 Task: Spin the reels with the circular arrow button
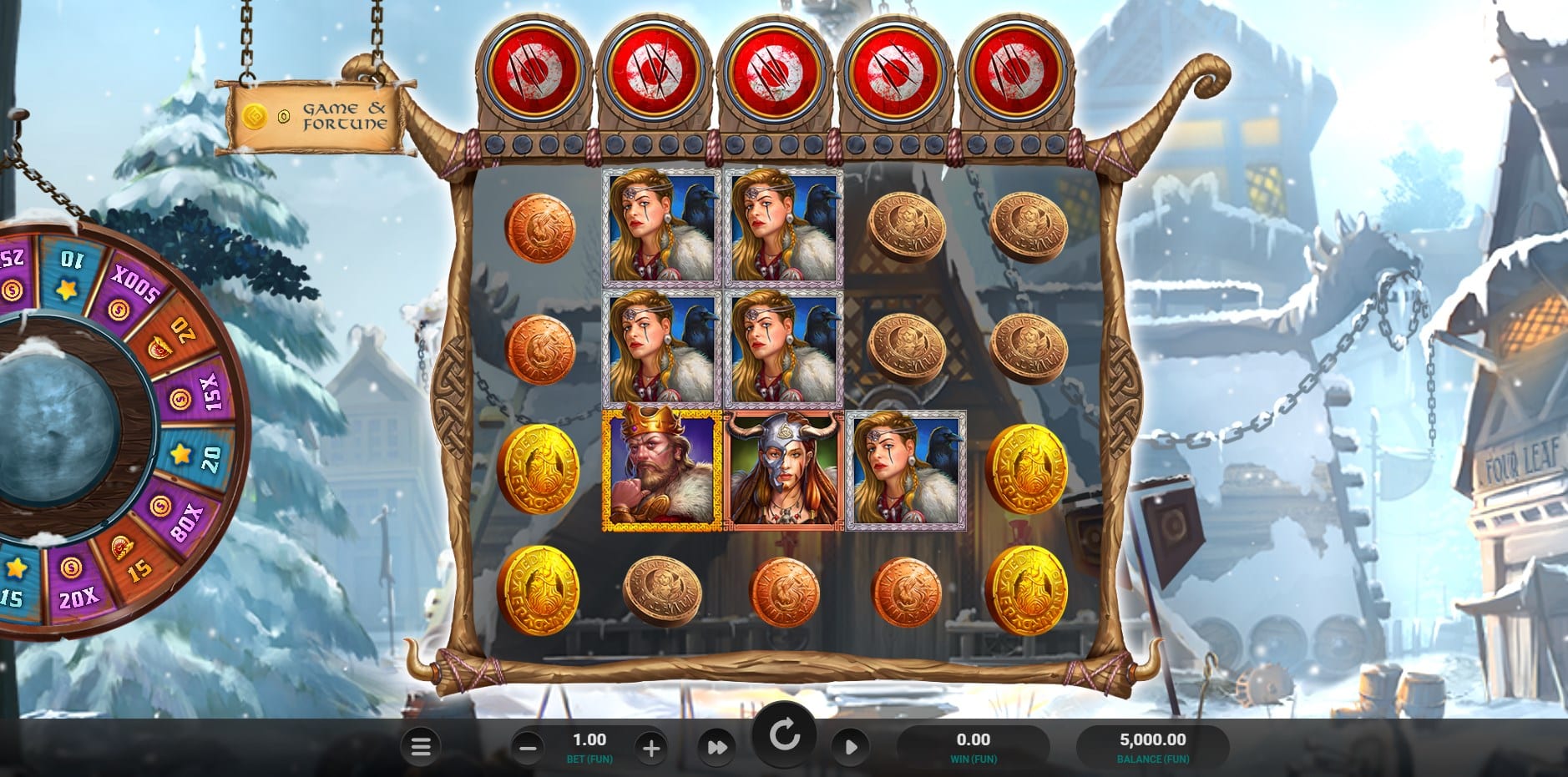click(x=784, y=736)
